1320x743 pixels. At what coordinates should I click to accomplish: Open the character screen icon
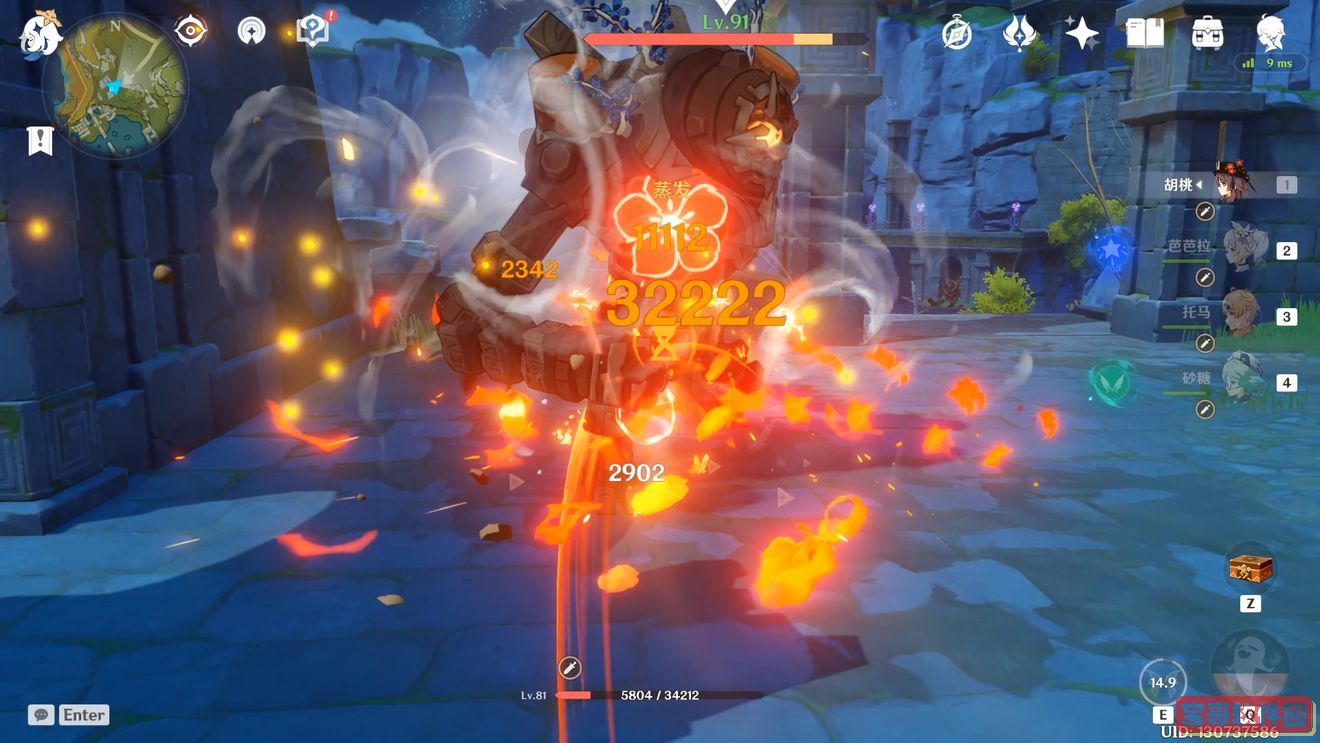coord(1271,33)
